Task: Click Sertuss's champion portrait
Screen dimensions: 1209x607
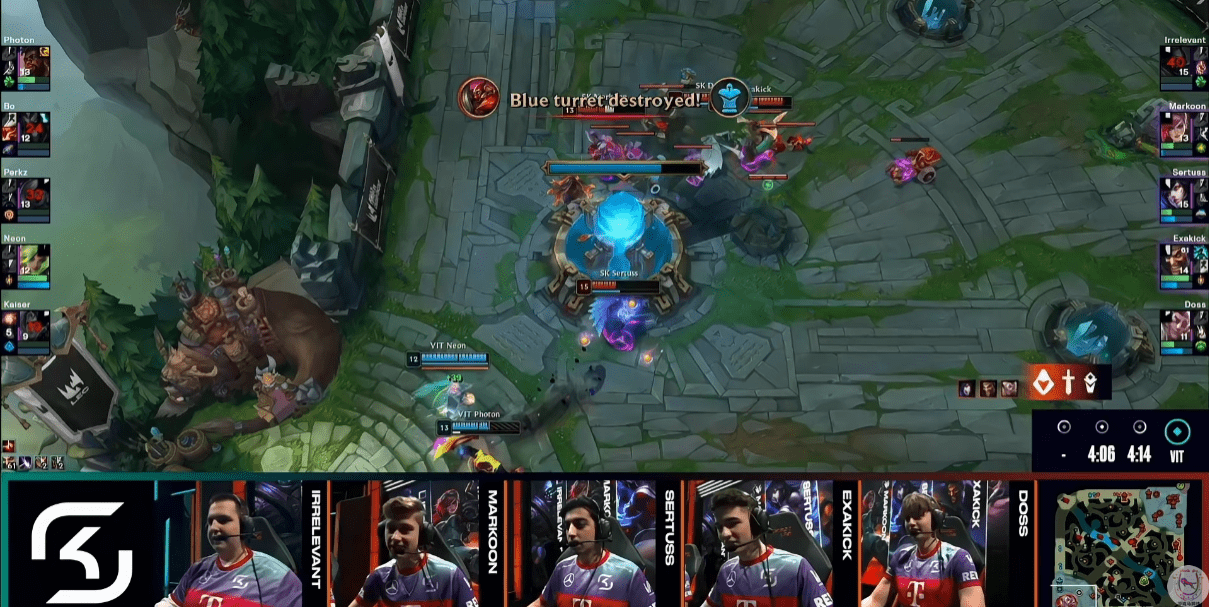Action: 1177,193
